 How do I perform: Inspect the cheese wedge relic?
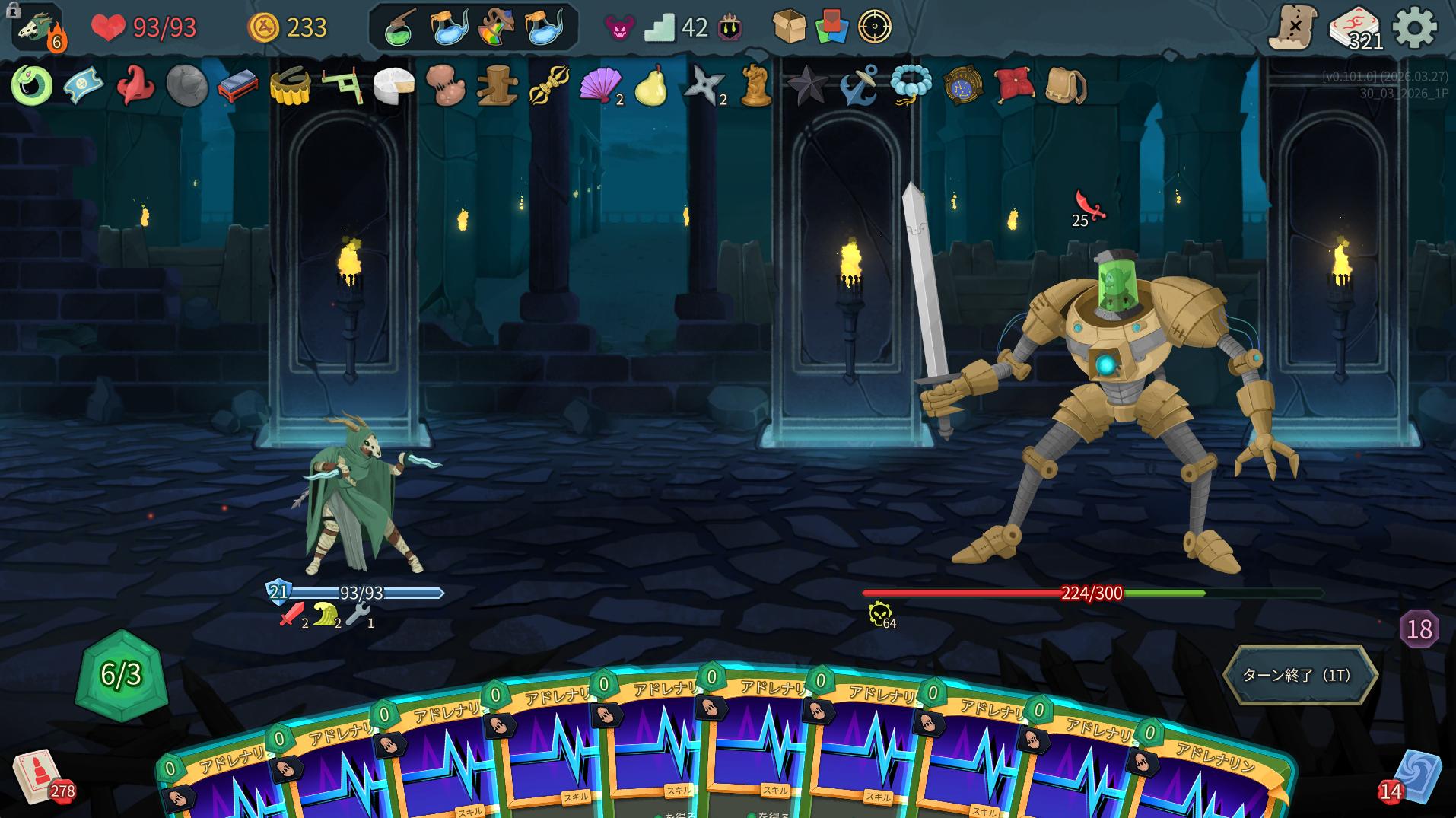[393, 84]
